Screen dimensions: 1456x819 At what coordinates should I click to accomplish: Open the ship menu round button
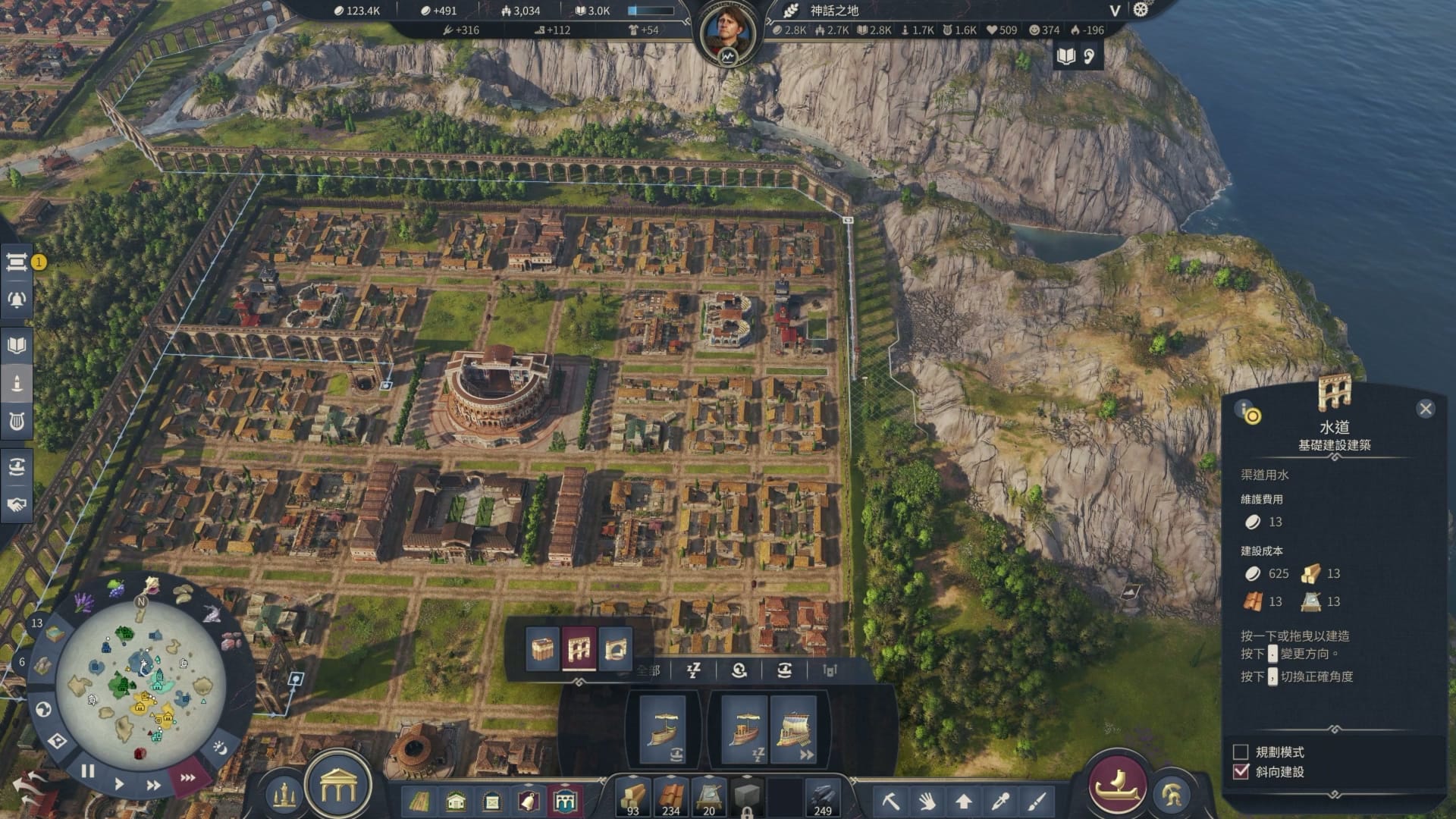coord(1117,783)
